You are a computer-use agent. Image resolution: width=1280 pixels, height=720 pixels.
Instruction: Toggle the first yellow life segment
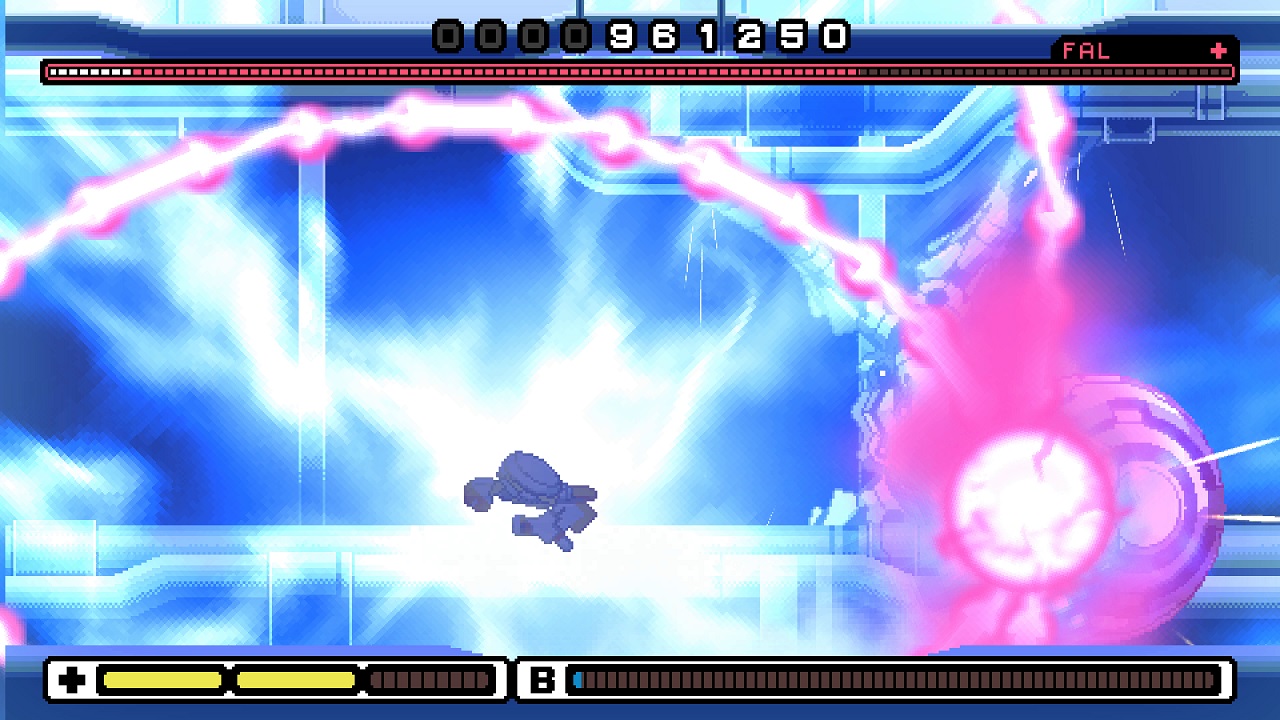[x=160, y=679]
